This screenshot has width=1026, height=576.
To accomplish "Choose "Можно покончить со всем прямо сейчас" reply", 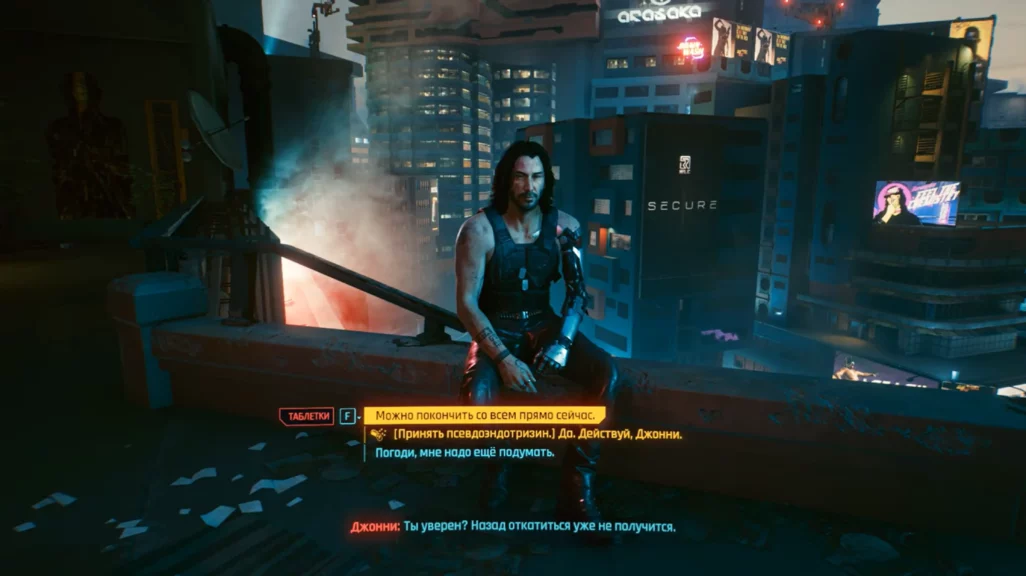I will pos(485,415).
